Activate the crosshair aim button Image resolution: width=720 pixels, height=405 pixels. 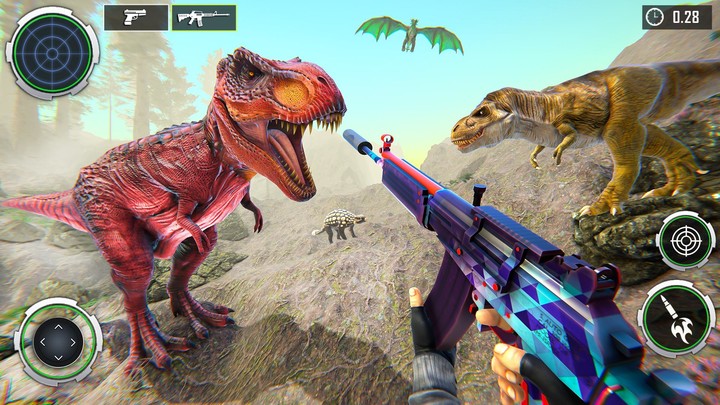click(685, 241)
